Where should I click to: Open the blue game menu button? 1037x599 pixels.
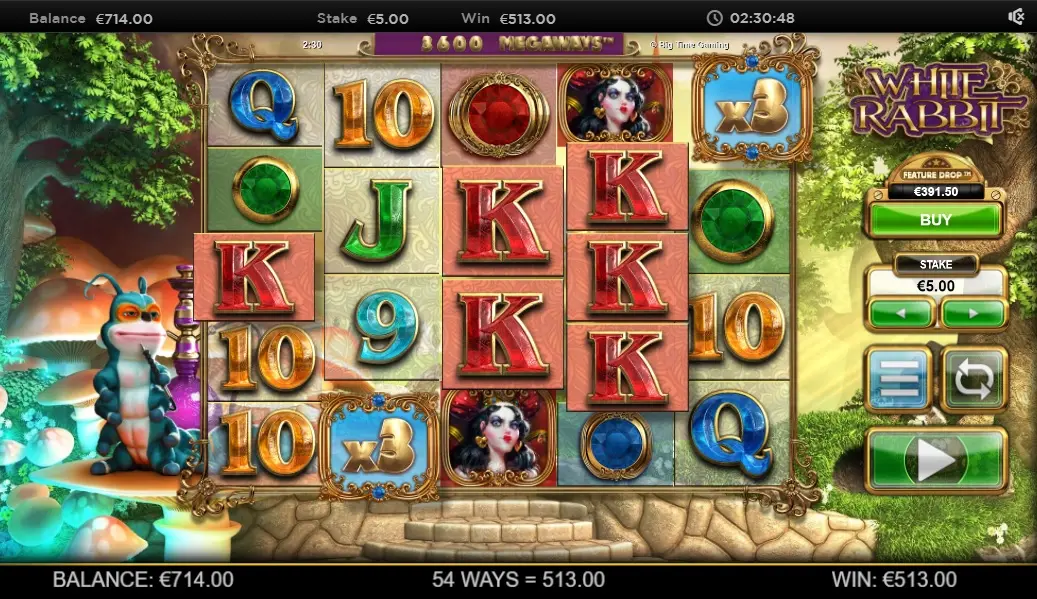point(897,379)
